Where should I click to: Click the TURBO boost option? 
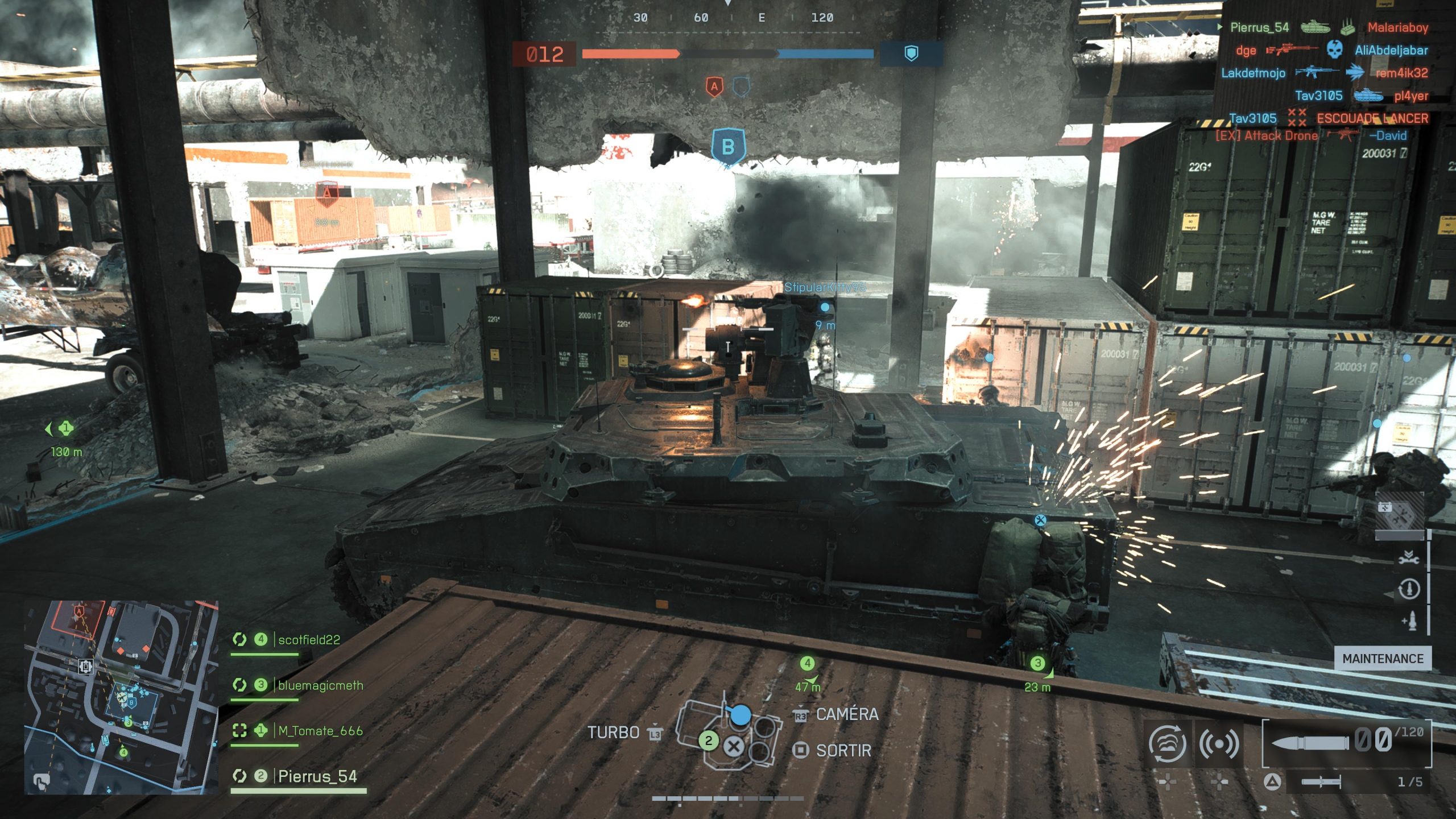(613, 733)
